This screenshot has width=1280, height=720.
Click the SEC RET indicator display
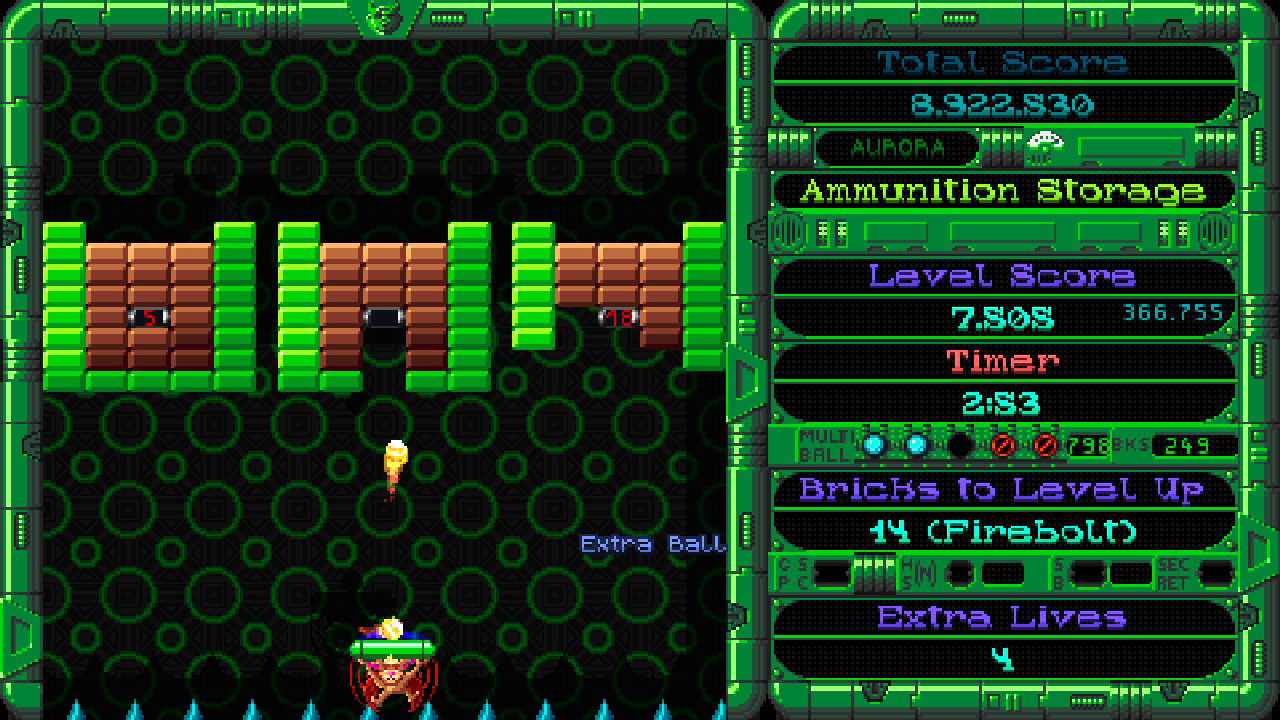tap(1214, 574)
